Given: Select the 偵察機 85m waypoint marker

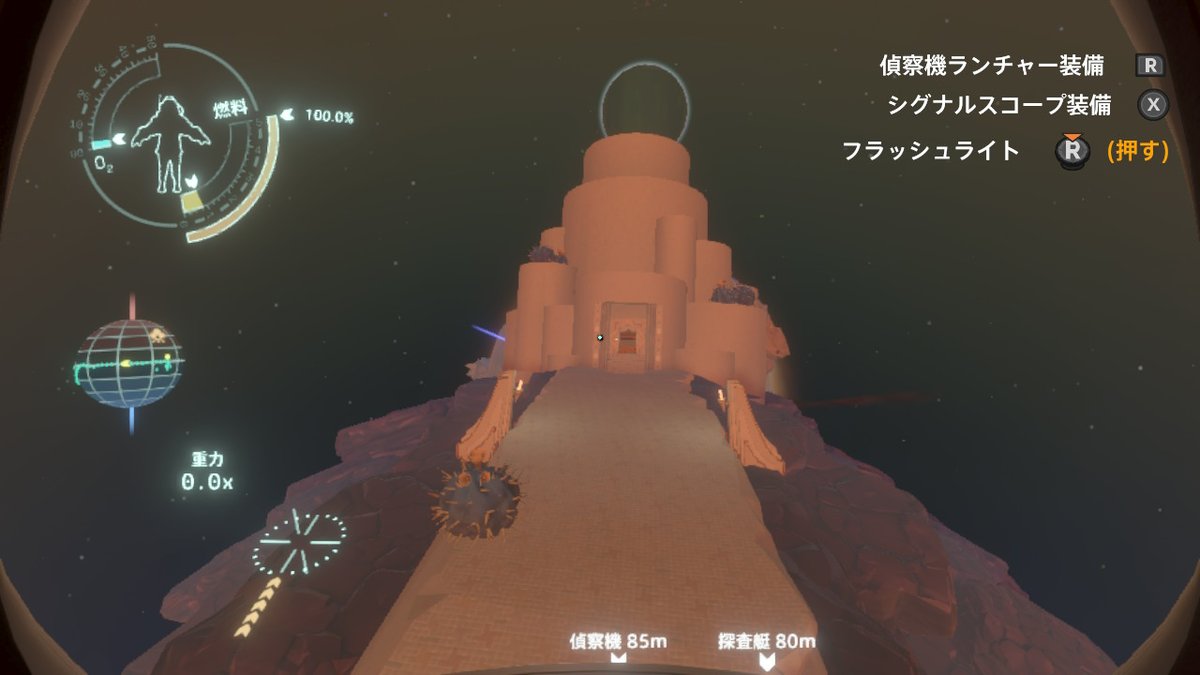Looking at the screenshot, I should click(x=618, y=657).
